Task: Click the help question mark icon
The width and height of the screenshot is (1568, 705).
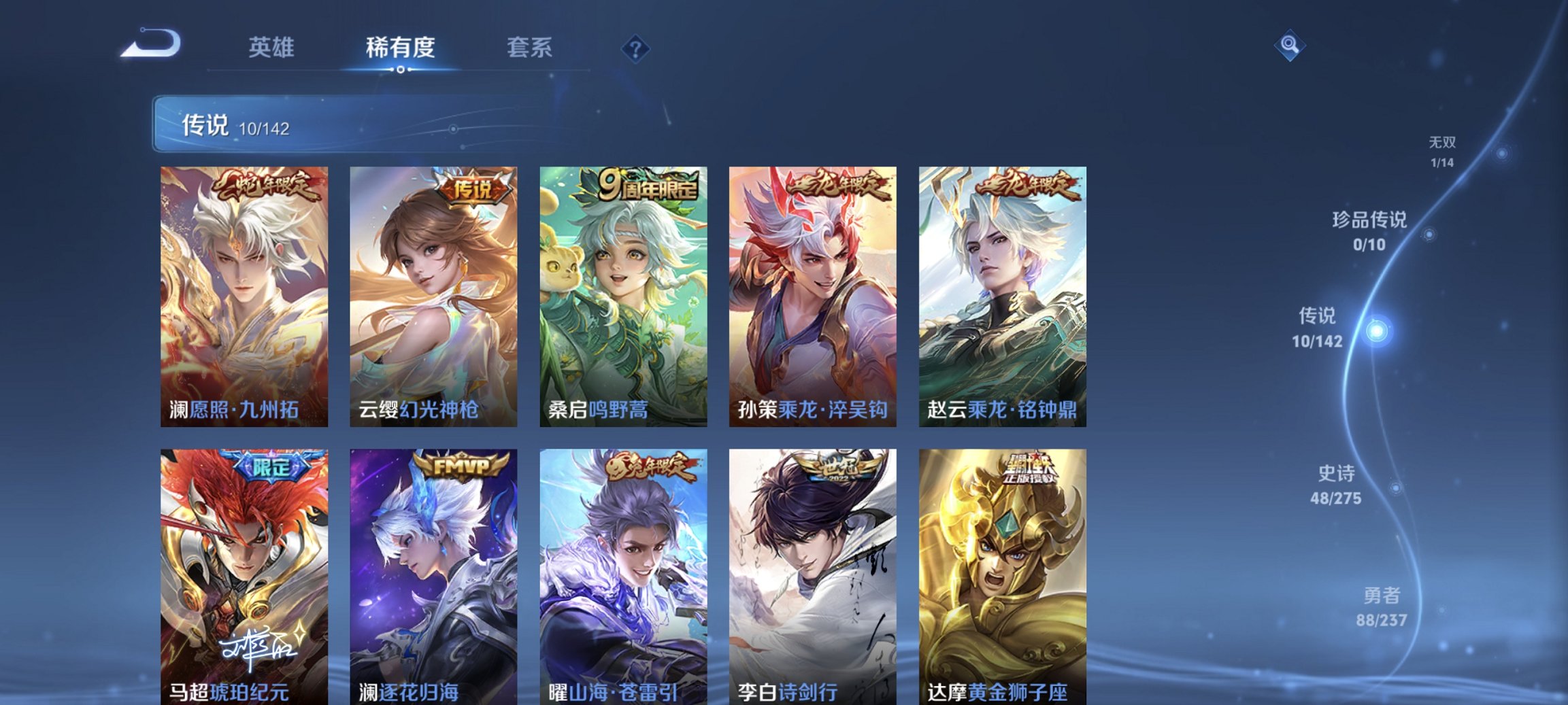Action: click(x=633, y=48)
